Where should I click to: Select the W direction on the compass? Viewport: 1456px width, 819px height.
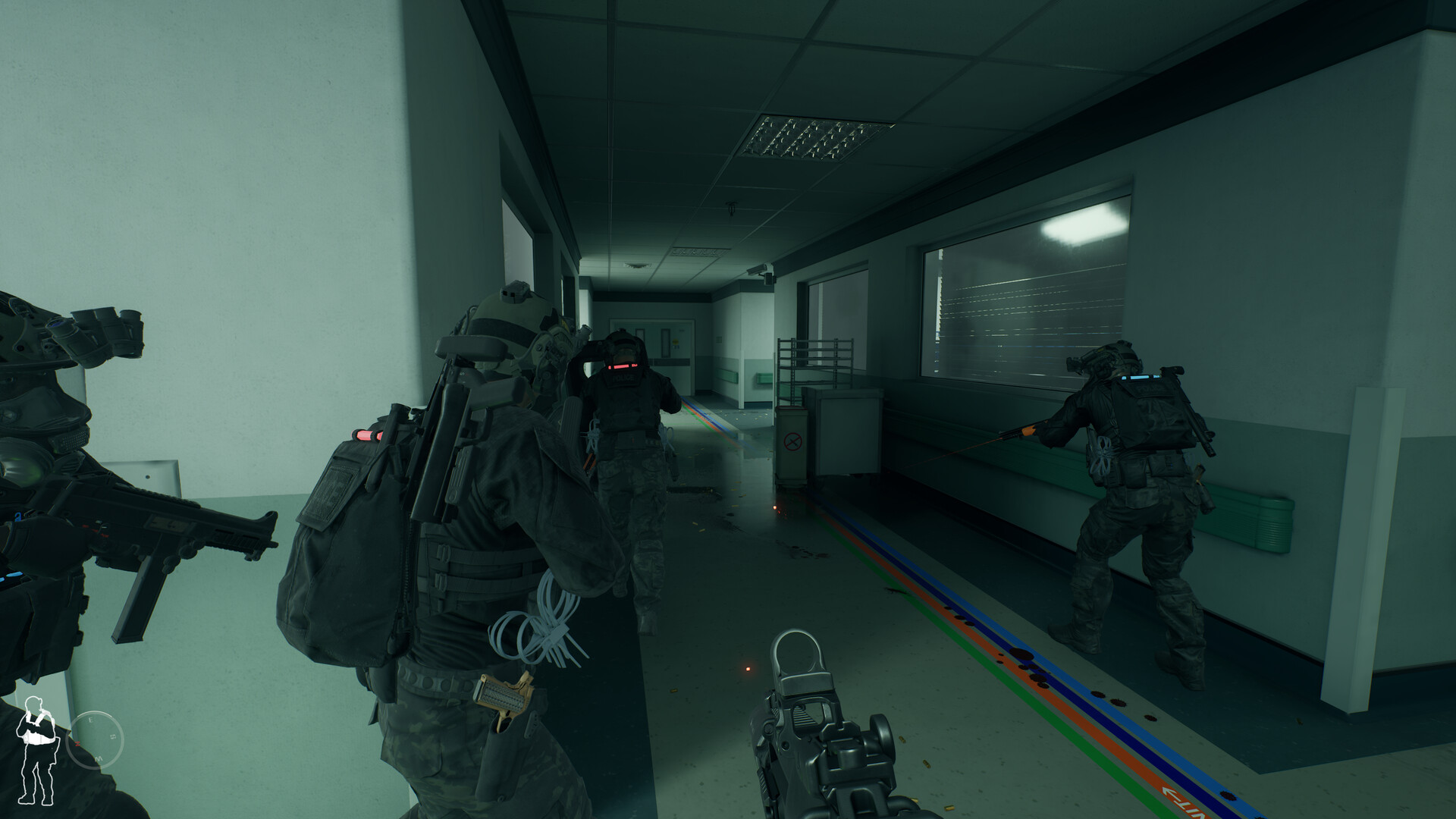[x=99, y=759]
